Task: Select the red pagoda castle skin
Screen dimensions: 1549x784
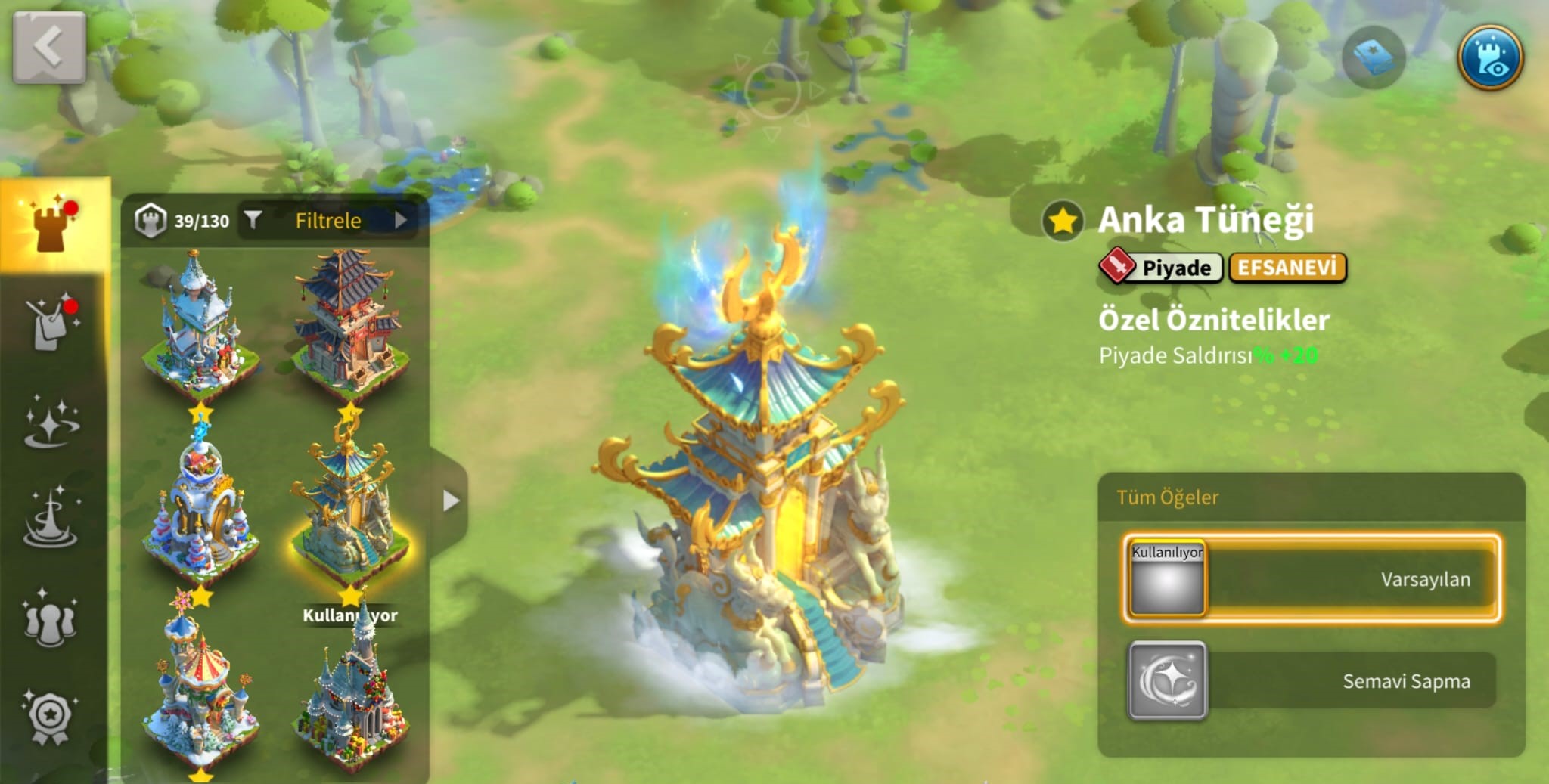Action: [x=348, y=325]
